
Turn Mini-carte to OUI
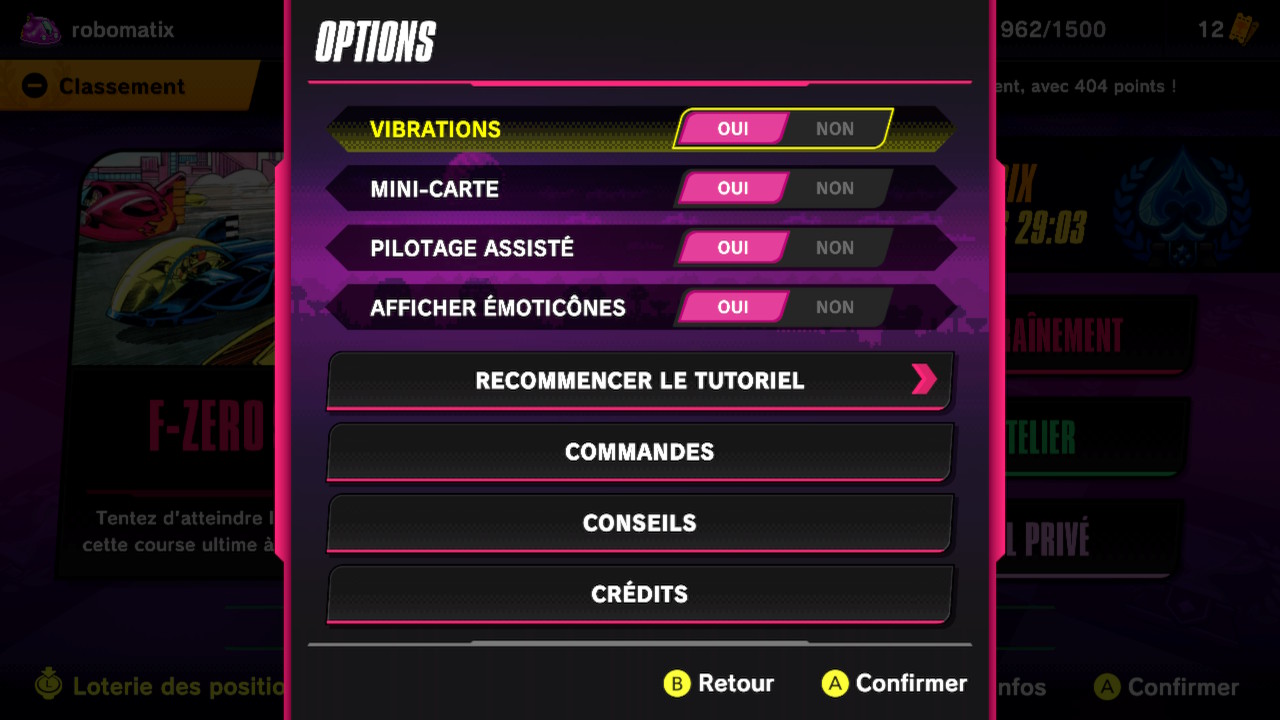click(x=733, y=188)
